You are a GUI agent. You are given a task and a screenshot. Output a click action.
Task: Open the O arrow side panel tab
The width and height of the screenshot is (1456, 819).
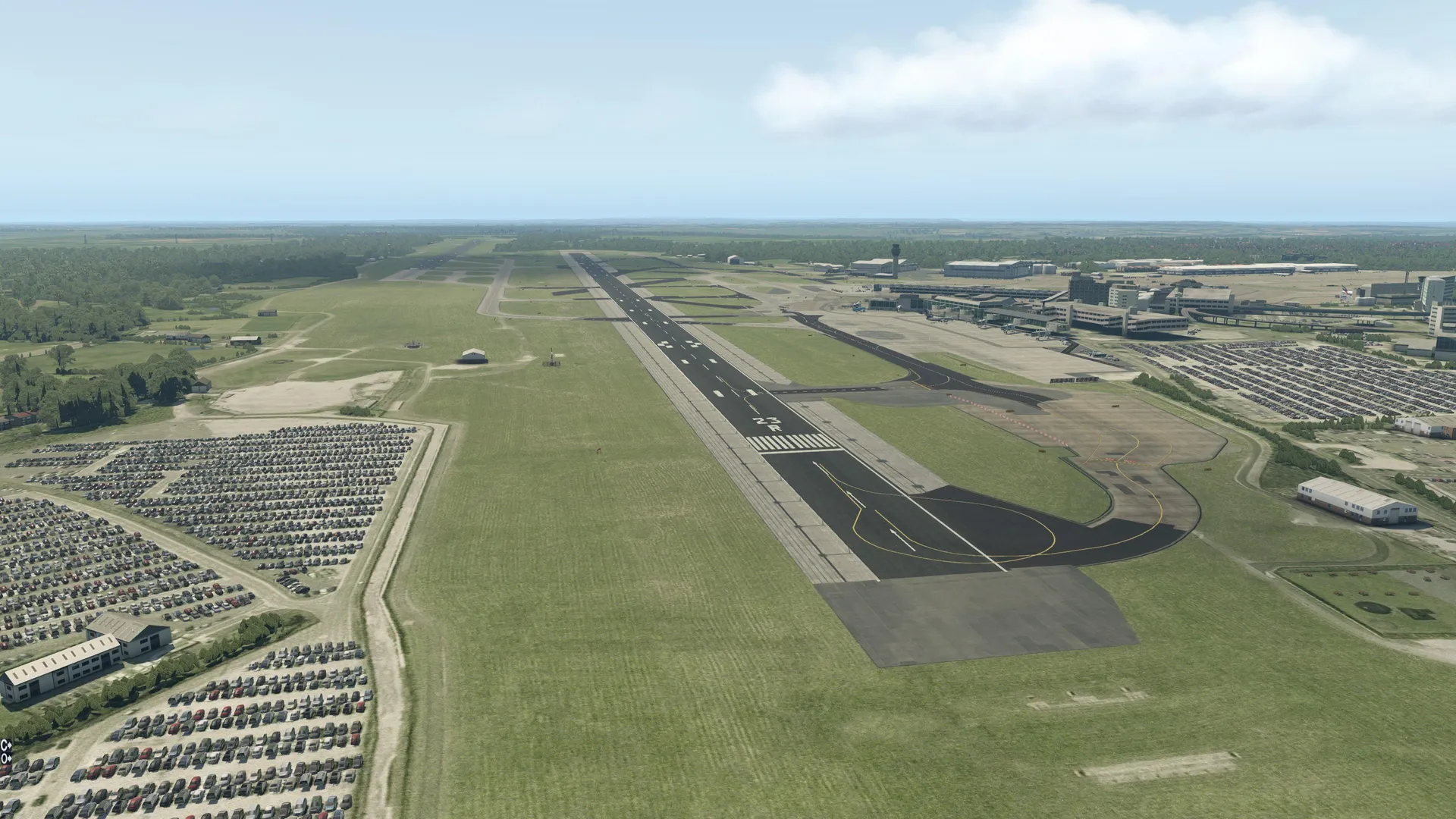[x=6, y=757]
